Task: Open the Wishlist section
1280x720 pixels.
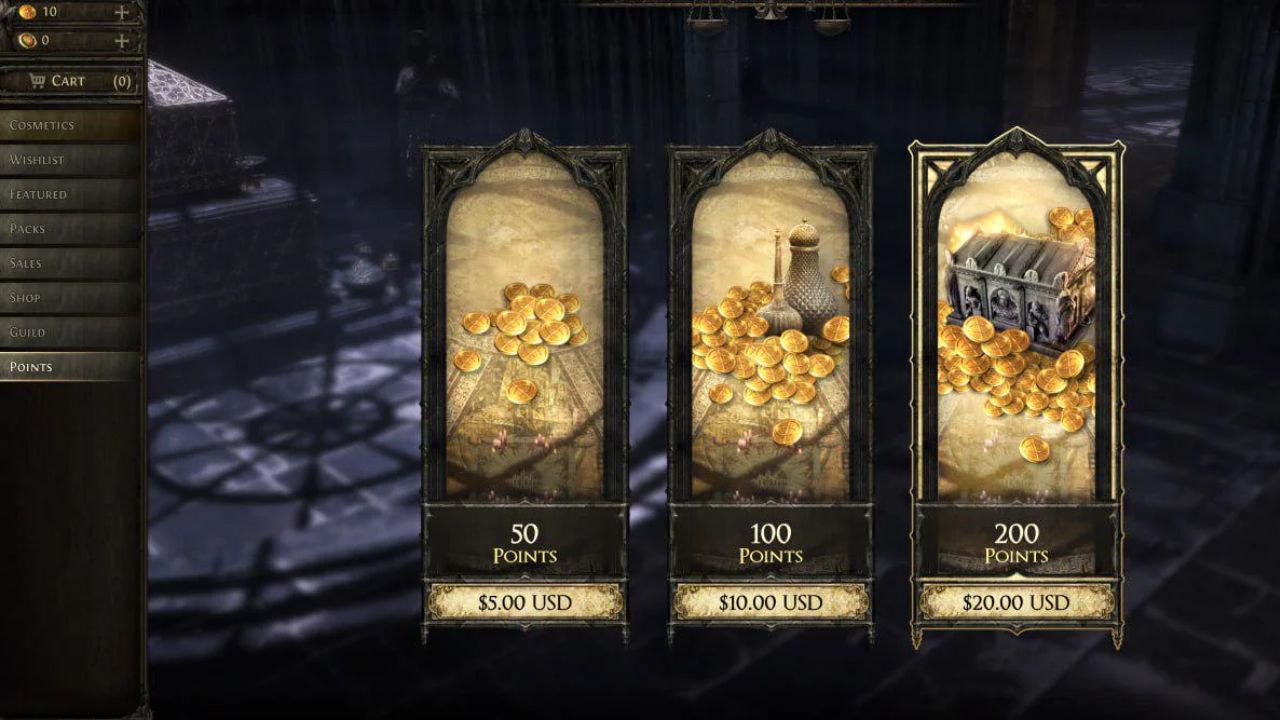Action: click(x=32, y=159)
